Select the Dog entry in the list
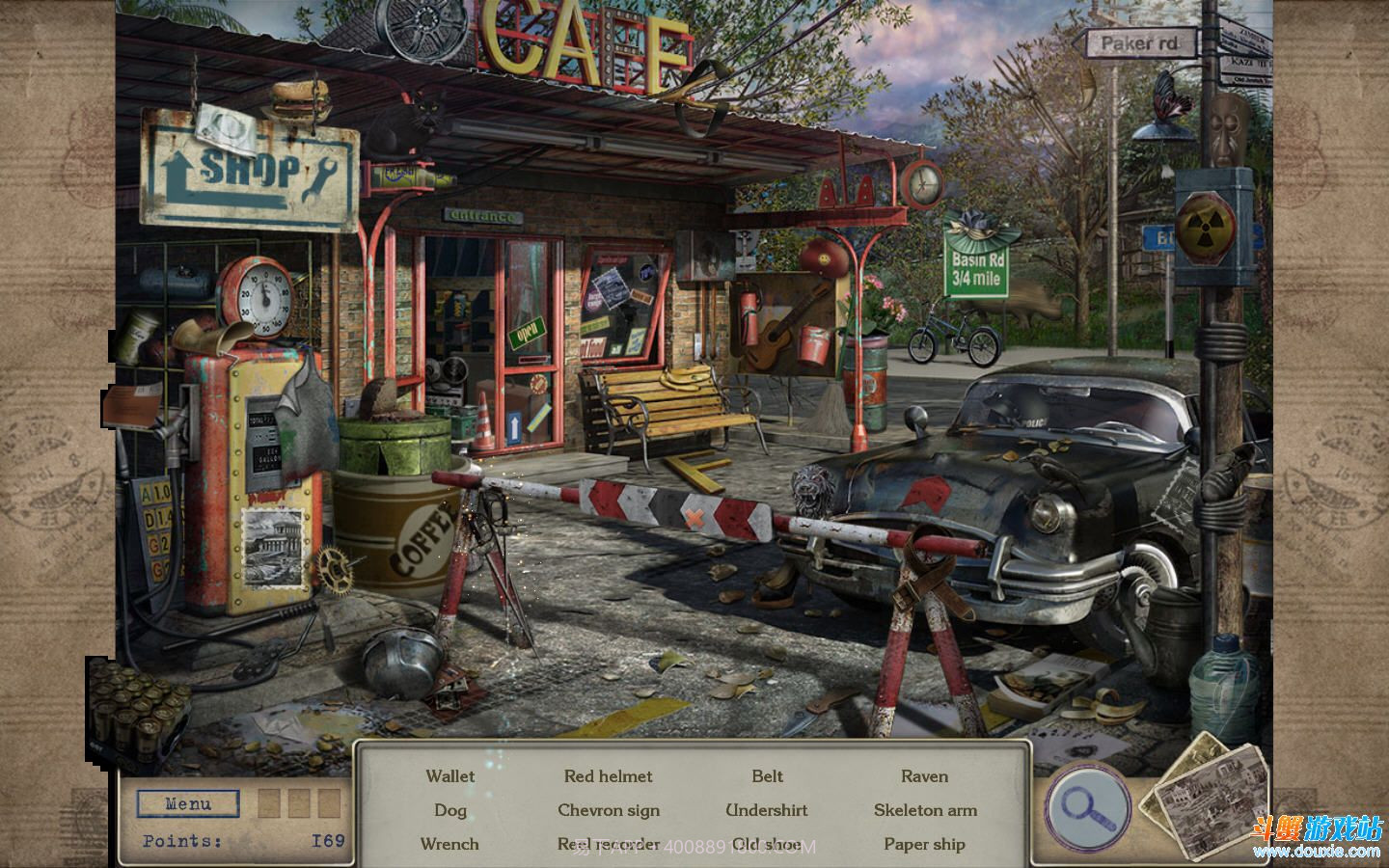 point(450,810)
